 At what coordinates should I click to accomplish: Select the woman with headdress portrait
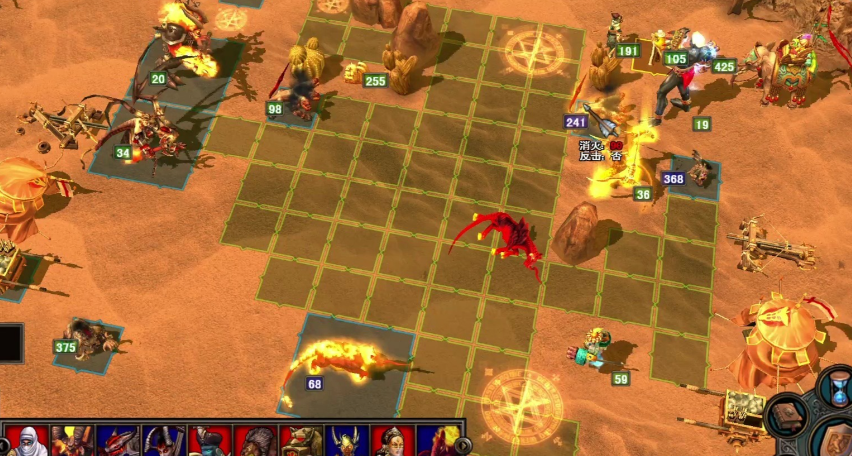click(392, 441)
